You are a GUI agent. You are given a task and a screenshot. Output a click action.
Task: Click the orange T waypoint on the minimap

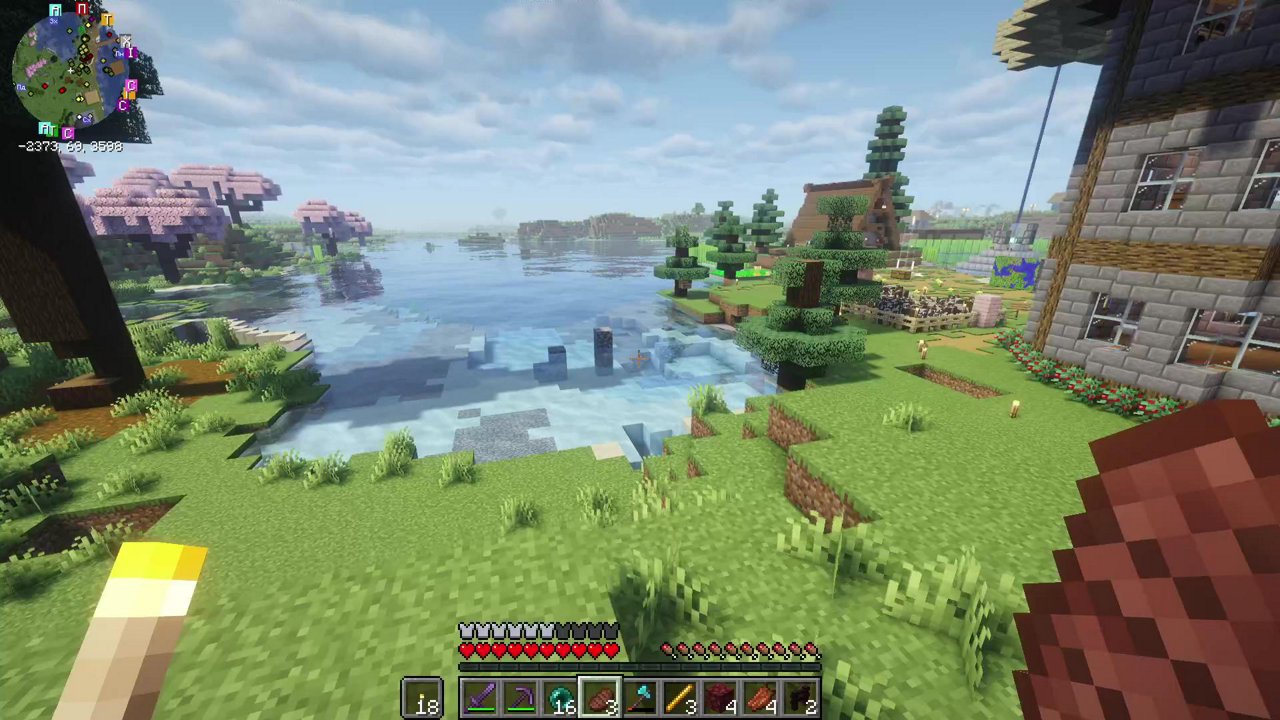pos(108,20)
